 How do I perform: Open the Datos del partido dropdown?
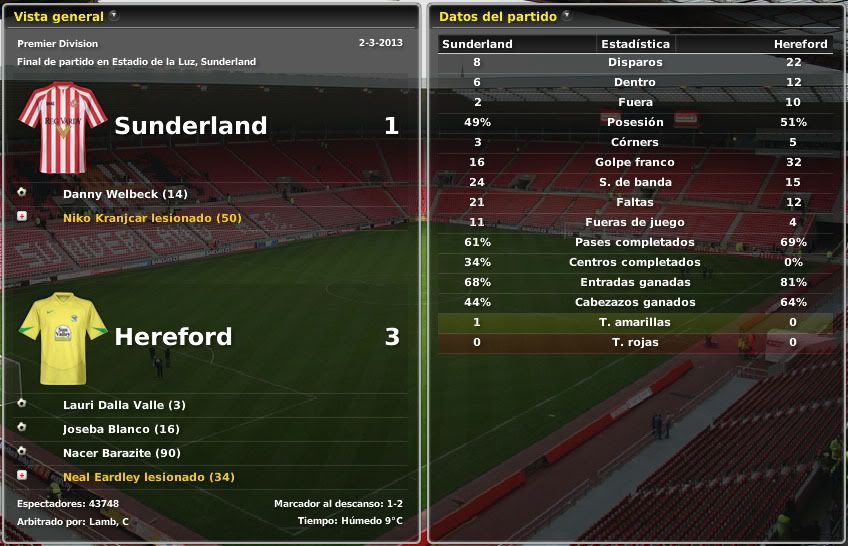567,16
